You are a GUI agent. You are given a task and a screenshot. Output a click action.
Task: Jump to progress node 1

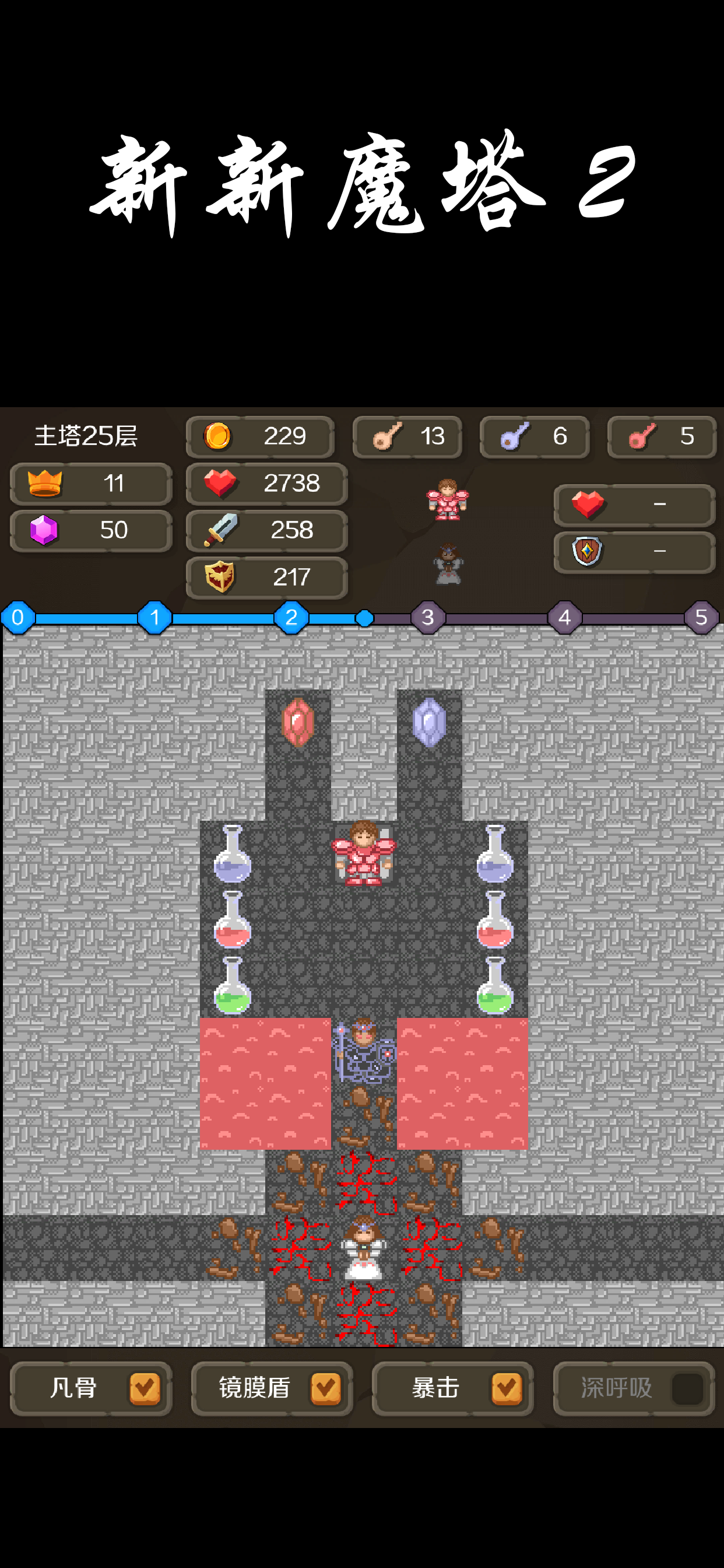coord(154,617)
